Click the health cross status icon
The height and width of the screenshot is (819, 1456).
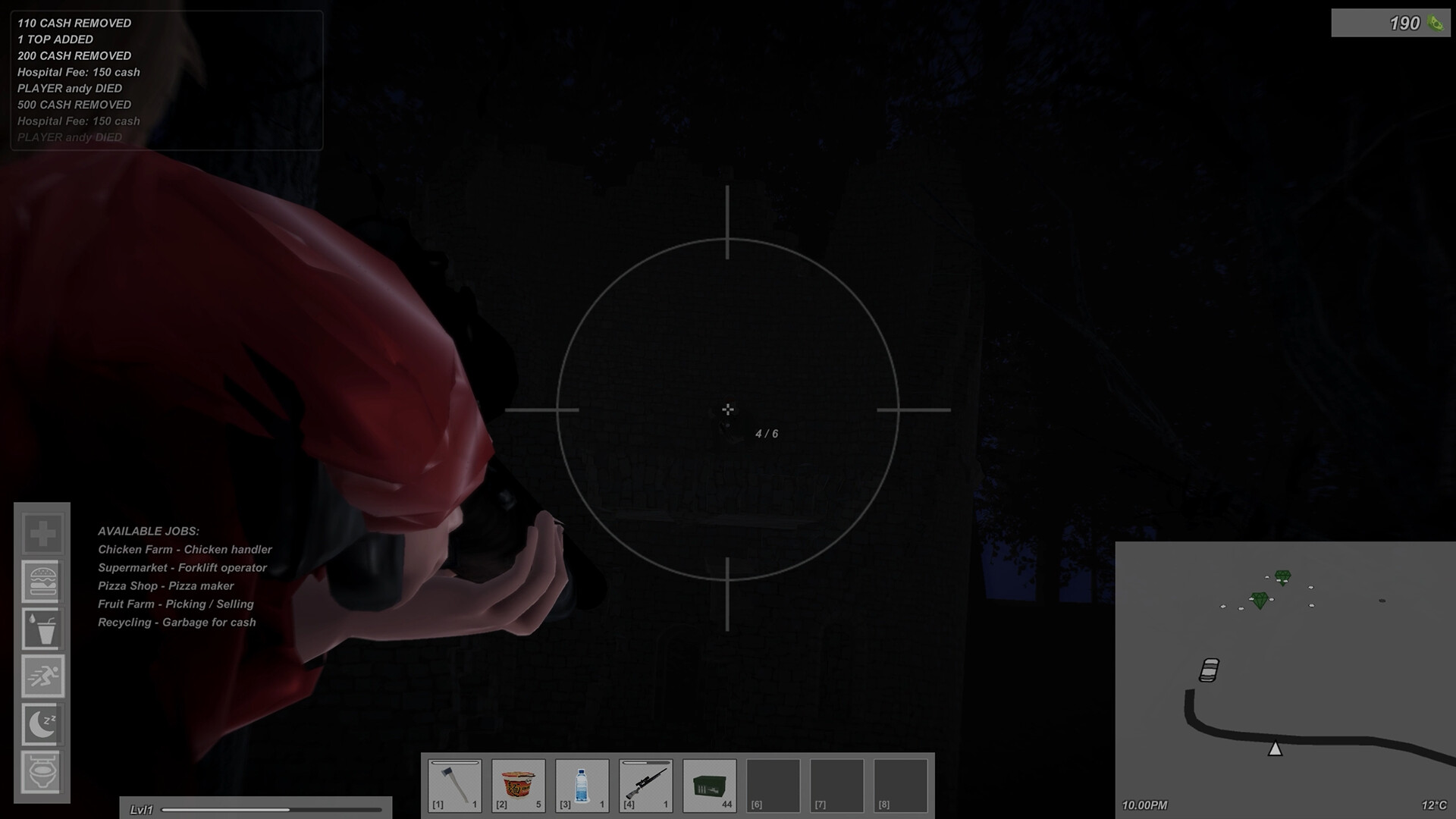tap(42, 532)
